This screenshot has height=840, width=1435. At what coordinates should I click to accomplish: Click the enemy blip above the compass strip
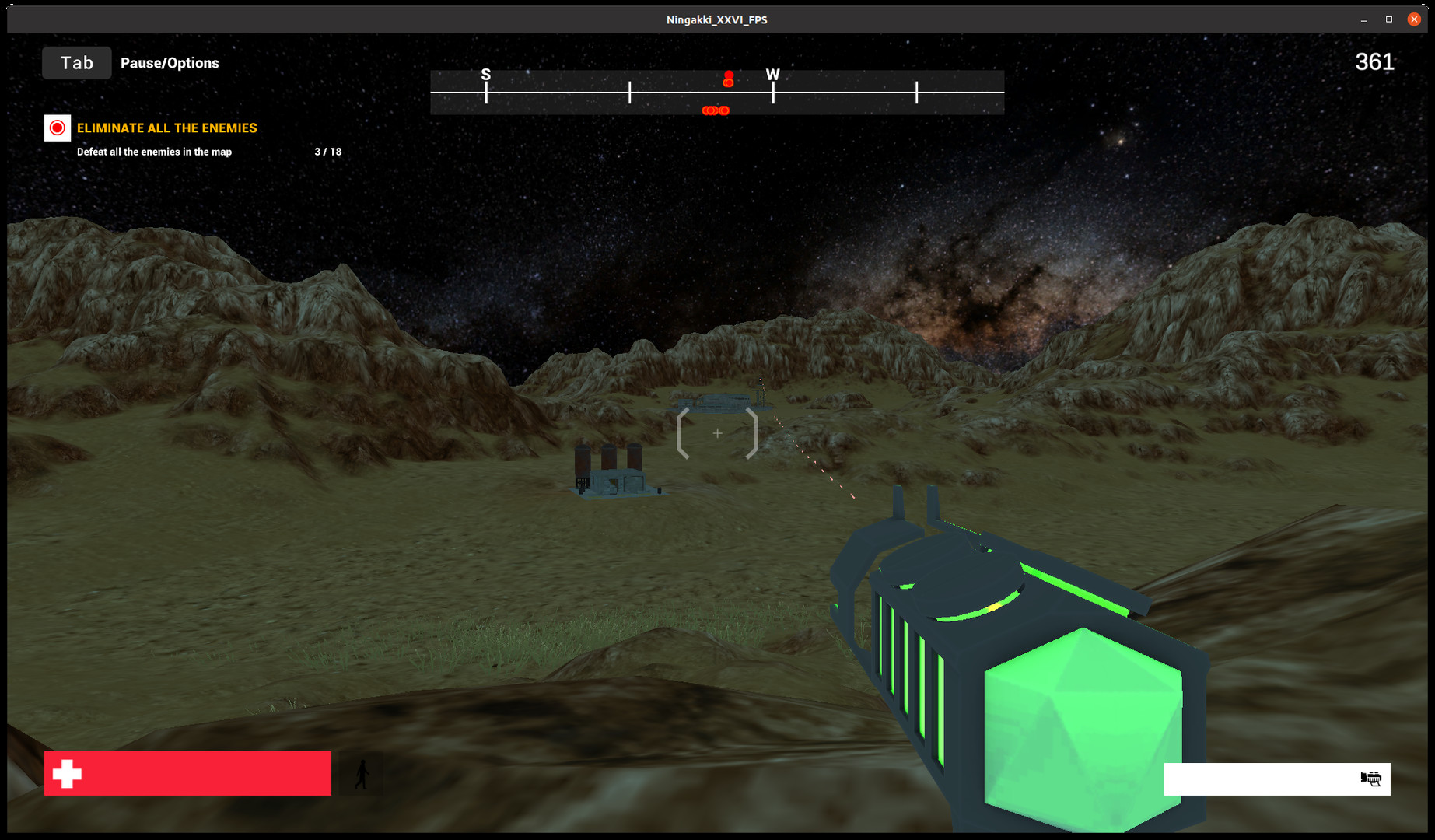(727, 77)
